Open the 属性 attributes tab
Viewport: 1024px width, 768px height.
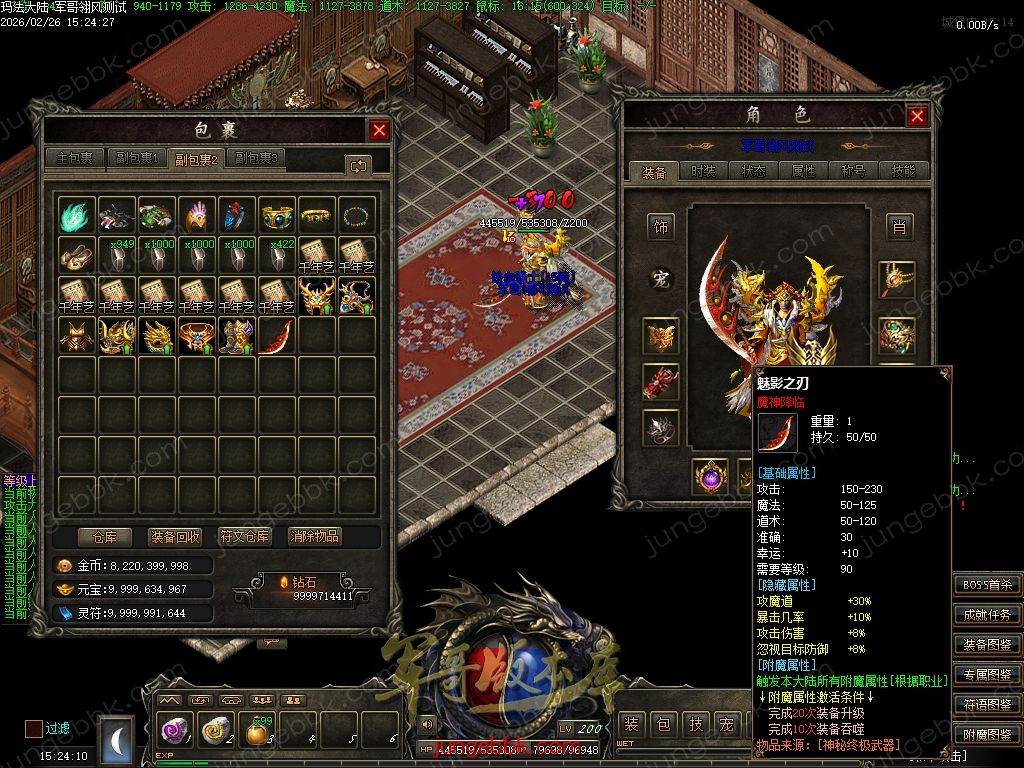tap(804, 171)
